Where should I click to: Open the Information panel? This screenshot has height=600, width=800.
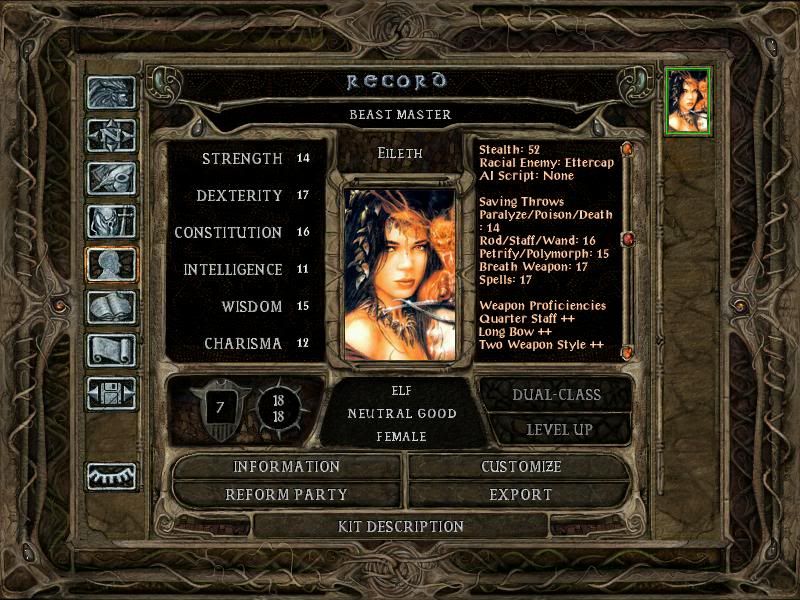(x=287, y=467)
